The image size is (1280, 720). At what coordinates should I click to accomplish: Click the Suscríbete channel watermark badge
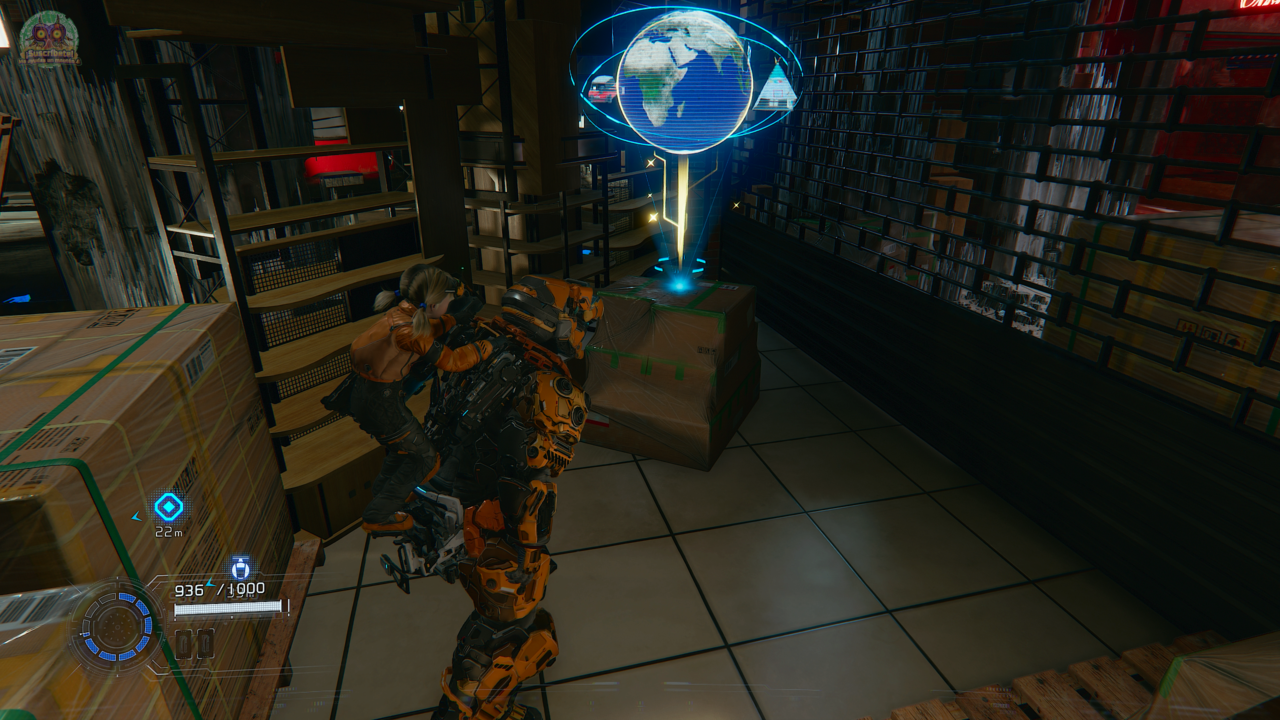[x=49, y=39]
